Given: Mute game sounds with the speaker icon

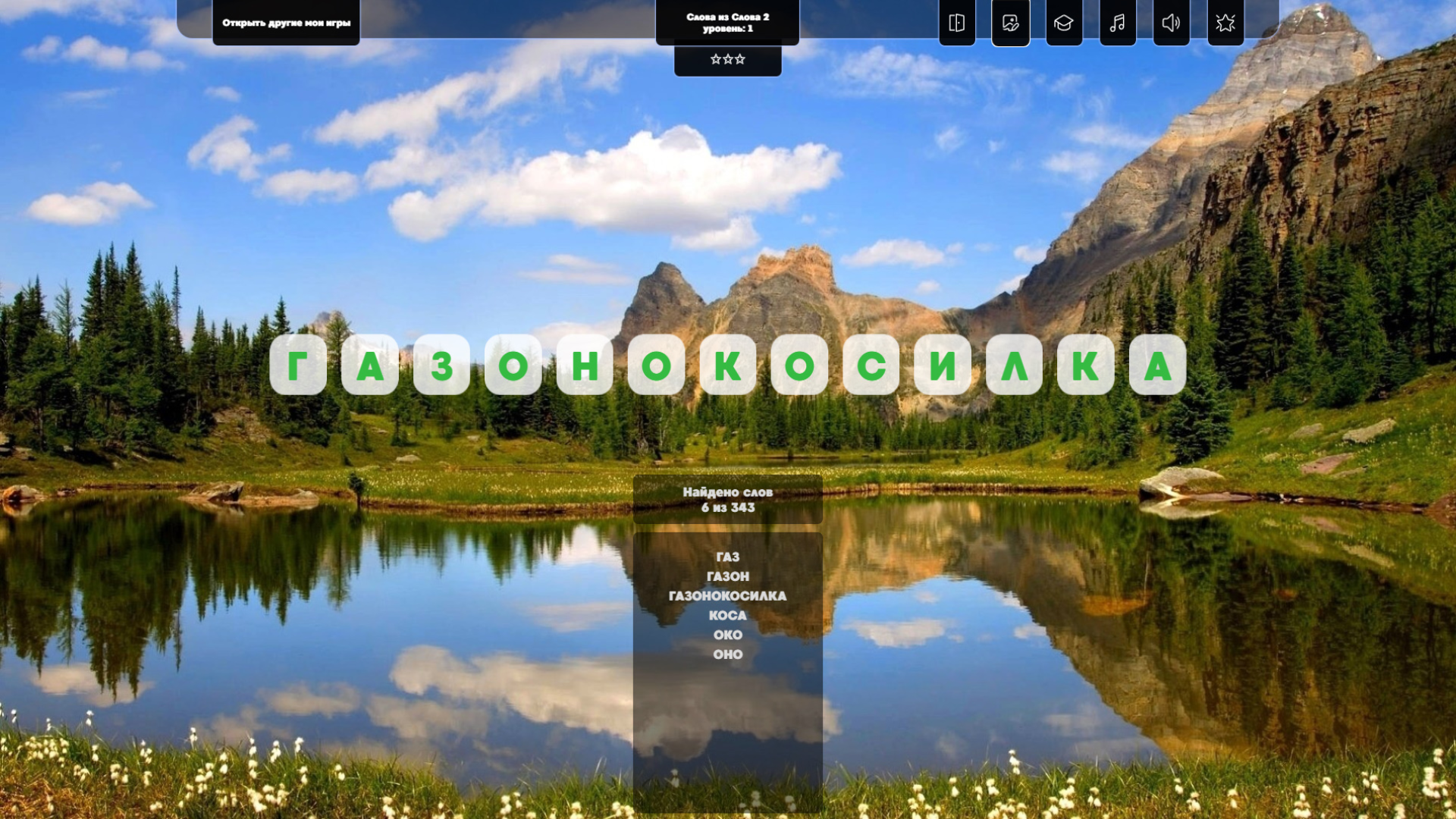Looking at the screenshot, I should 1172,24.
